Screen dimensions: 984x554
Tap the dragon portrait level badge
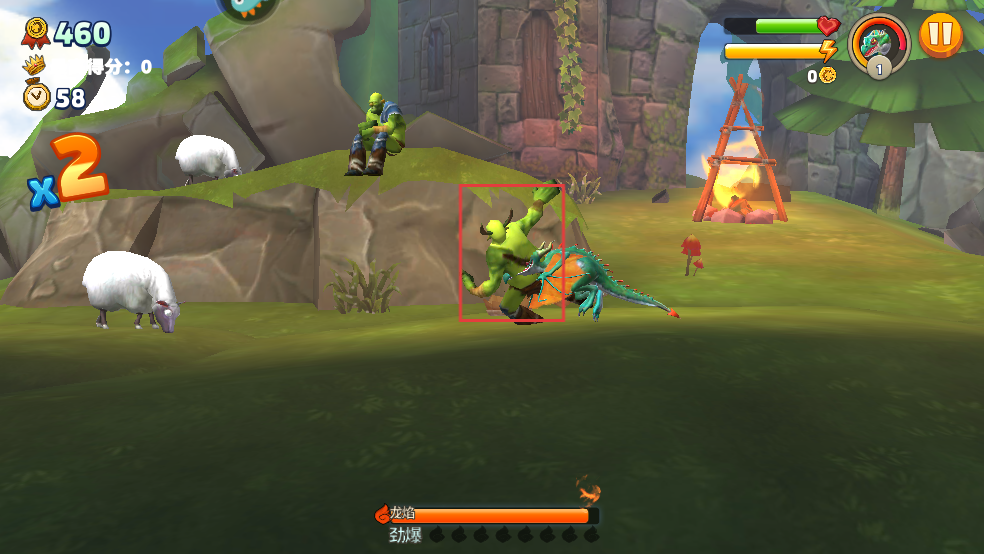pos(879,67)
